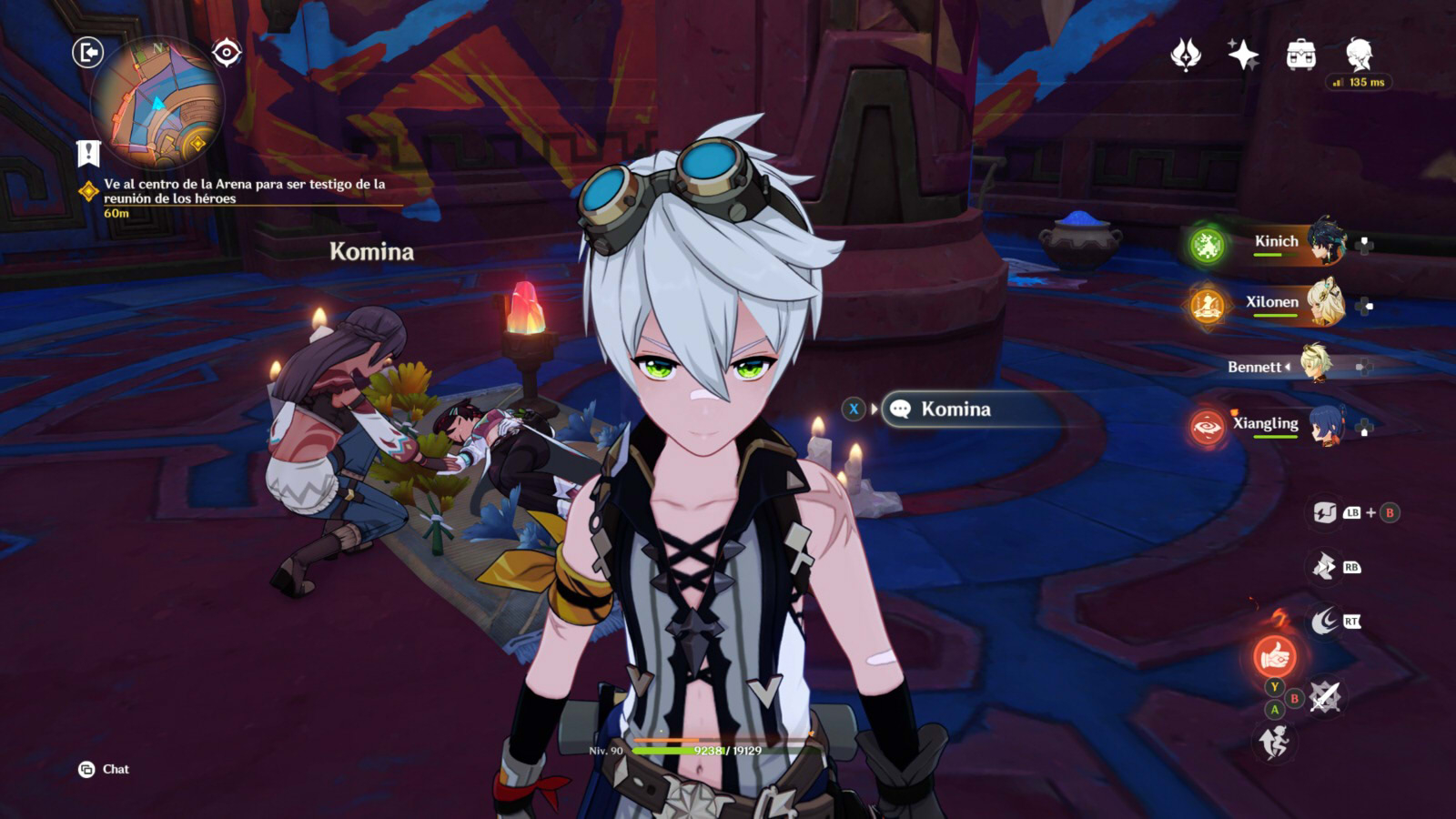Activate Bennett's elemental burst
The width and height of the screenshot is (1456, 819).
1274,655
